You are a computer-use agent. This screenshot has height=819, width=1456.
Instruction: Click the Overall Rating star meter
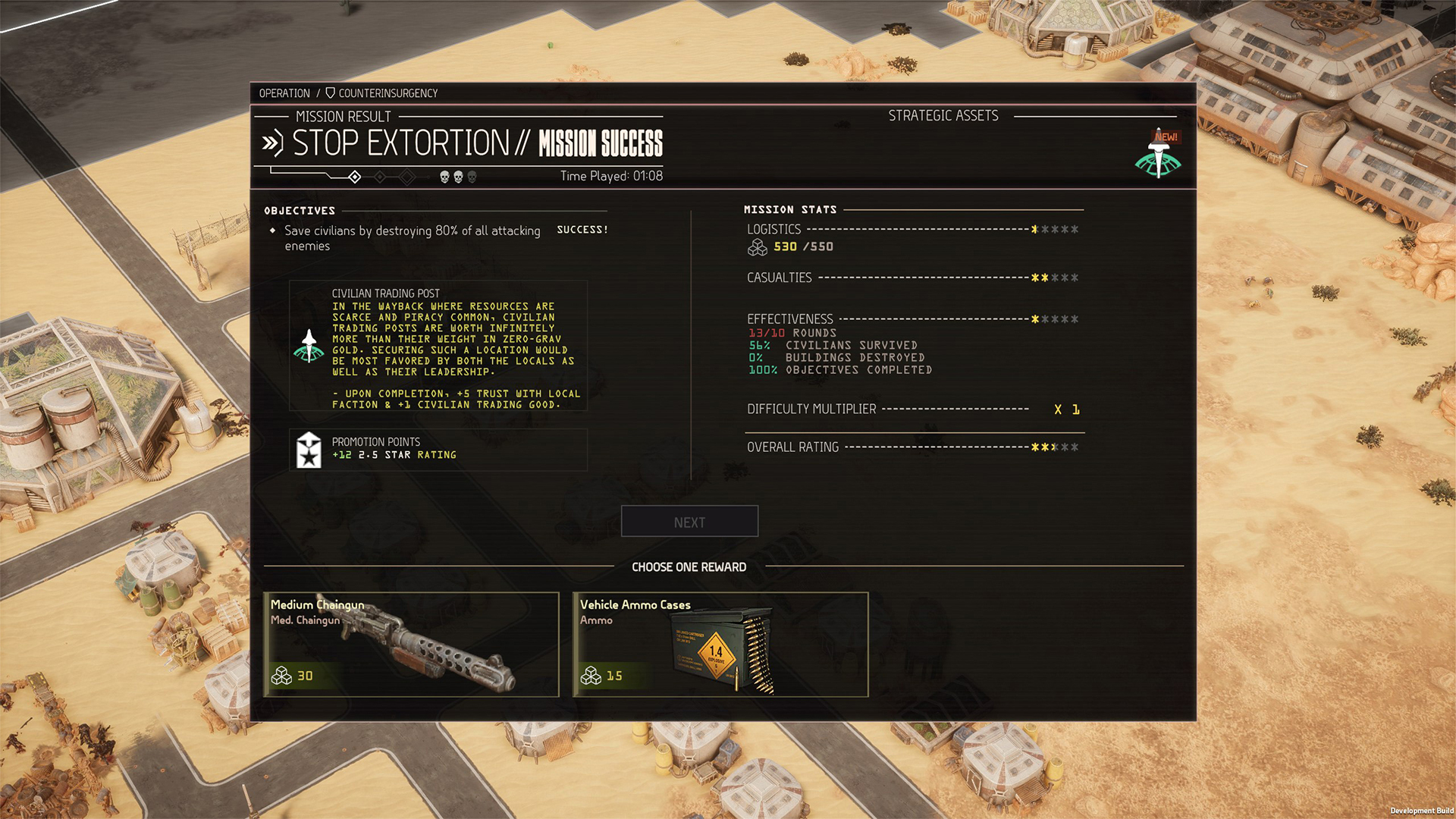click(1054, 447)
